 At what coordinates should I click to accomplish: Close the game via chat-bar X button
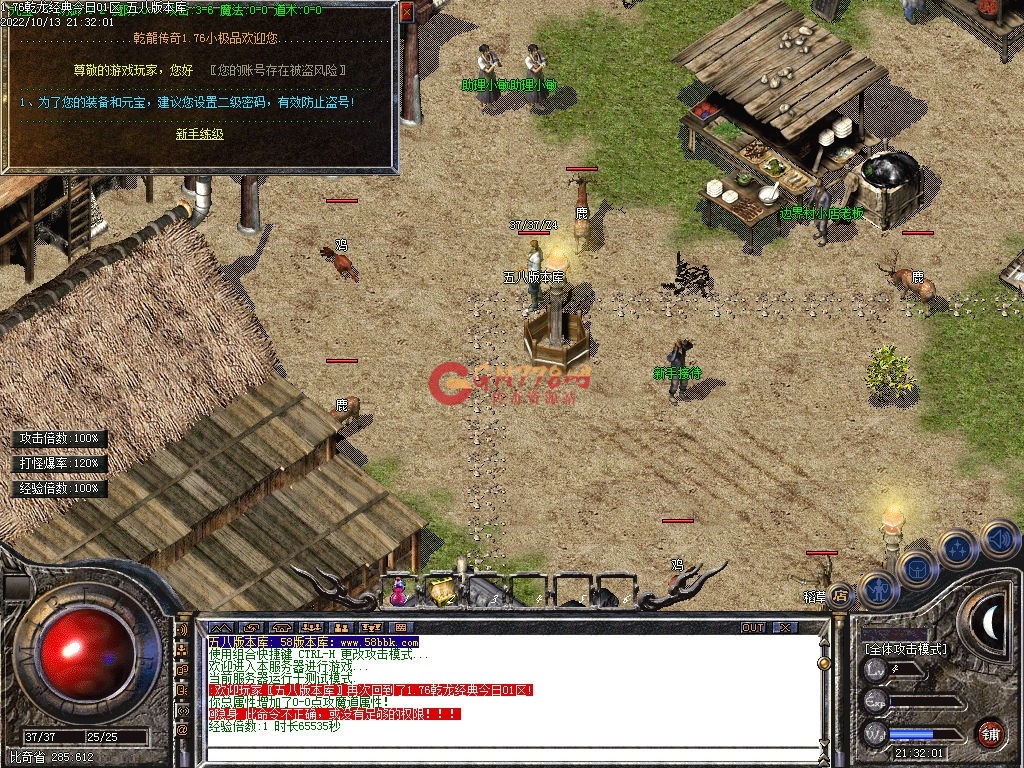click(x=785, y=627)
